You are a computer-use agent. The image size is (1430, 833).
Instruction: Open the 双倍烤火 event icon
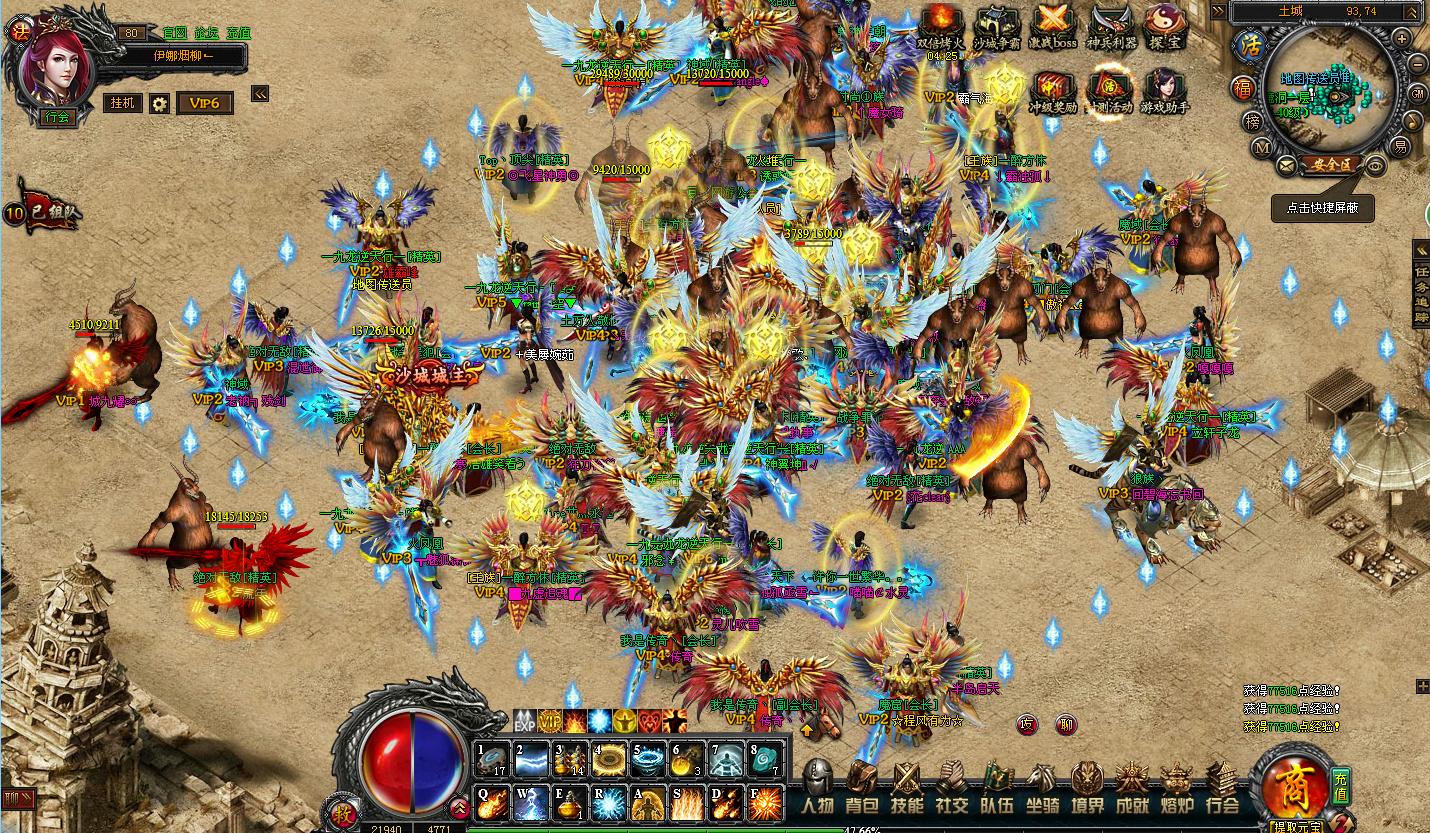tap(942, 25)
